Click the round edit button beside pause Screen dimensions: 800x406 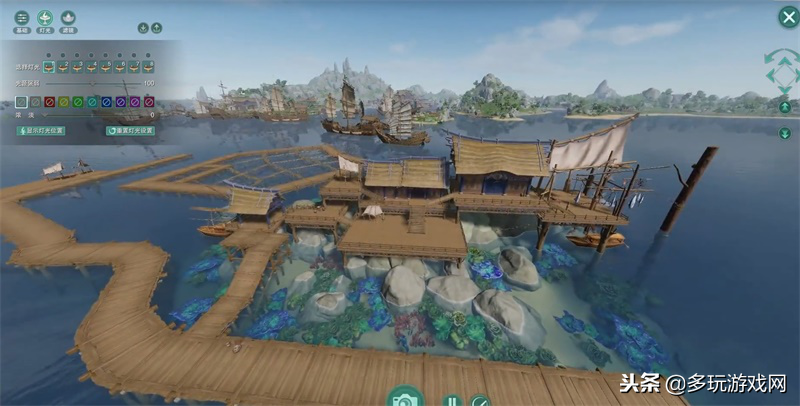(x=479, y=400)
